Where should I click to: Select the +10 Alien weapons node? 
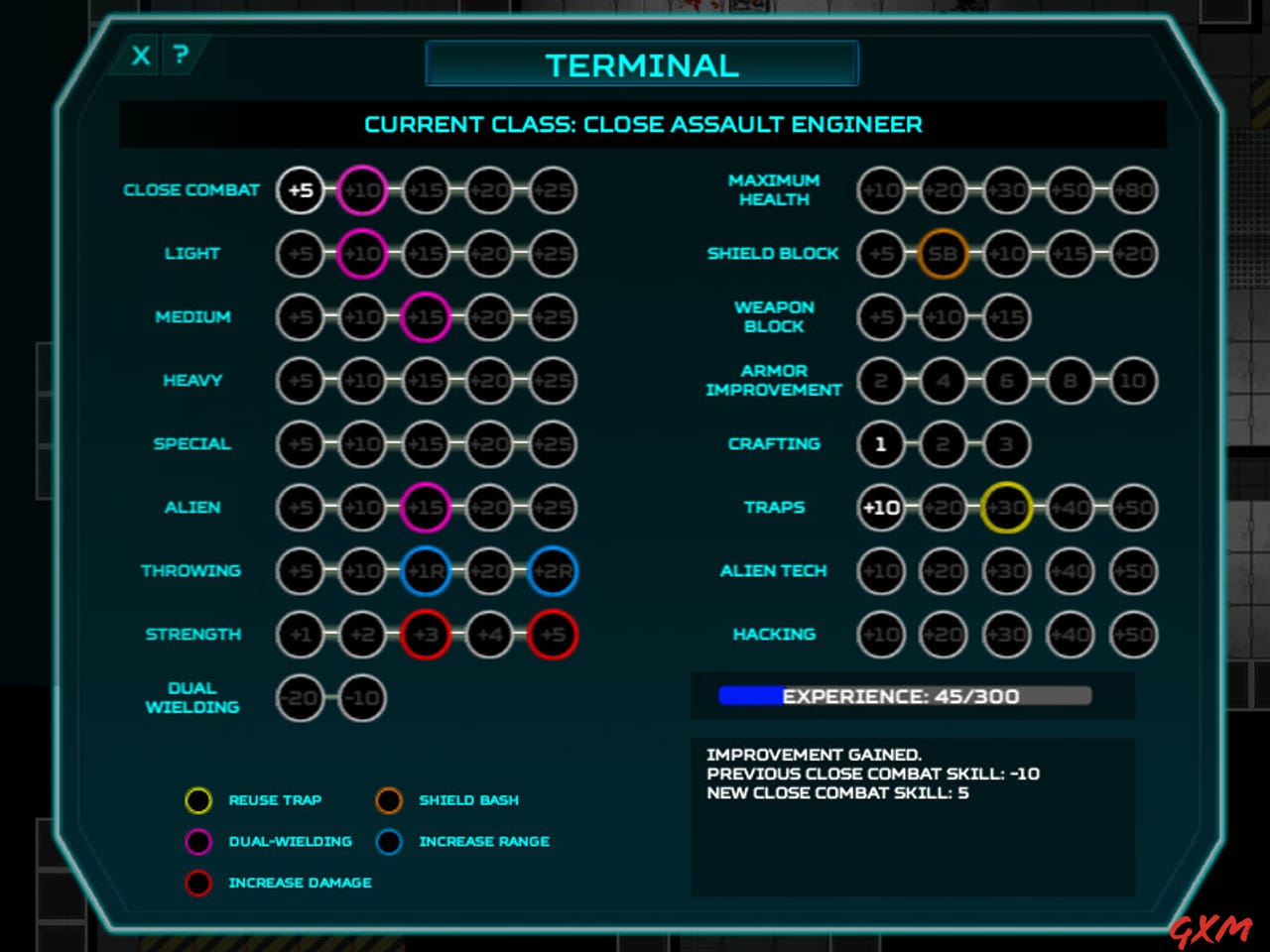coord(362,508)
